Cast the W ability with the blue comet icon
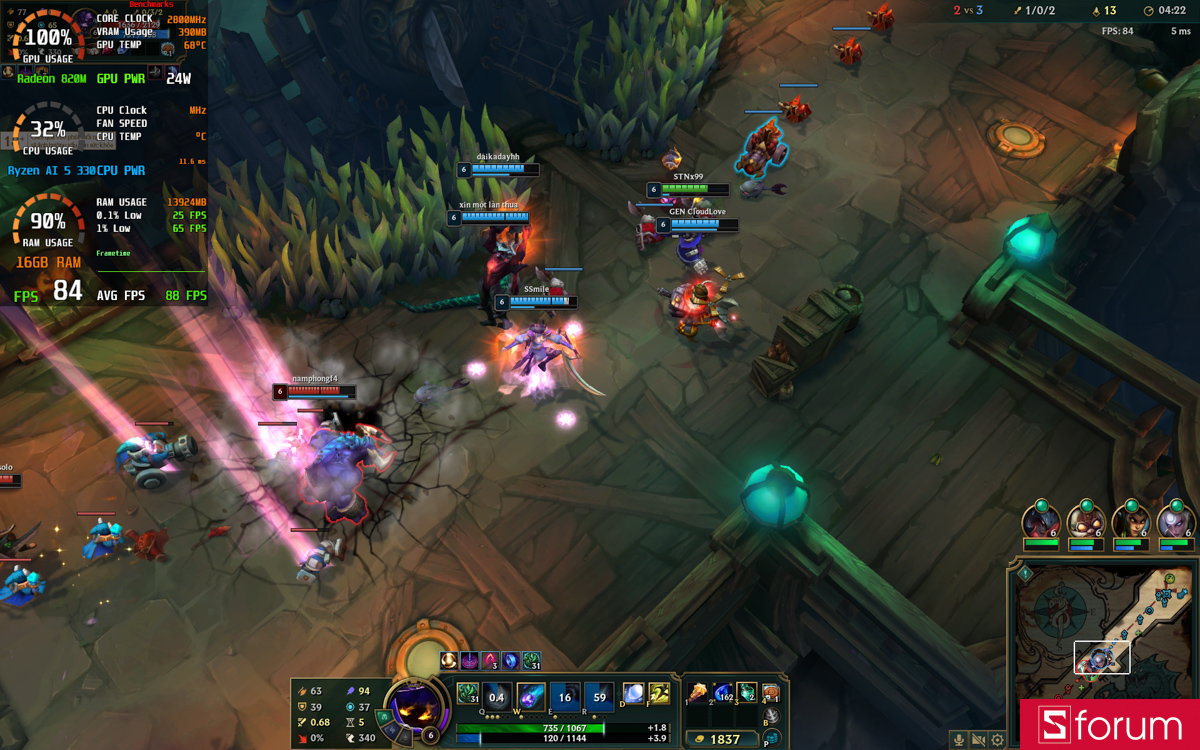This screenshot has width=1200, height=750. (x=531, y=696)
